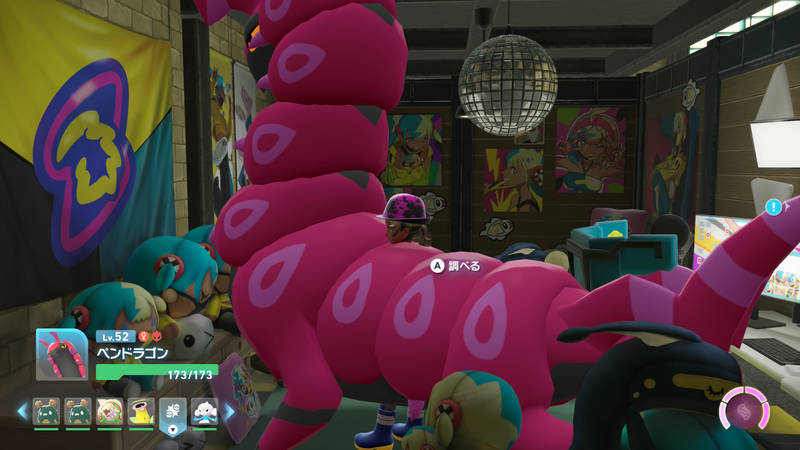Pick the white and blue Pokémon party slot
This screenshot has height=450, width=800.
point(203,411)
